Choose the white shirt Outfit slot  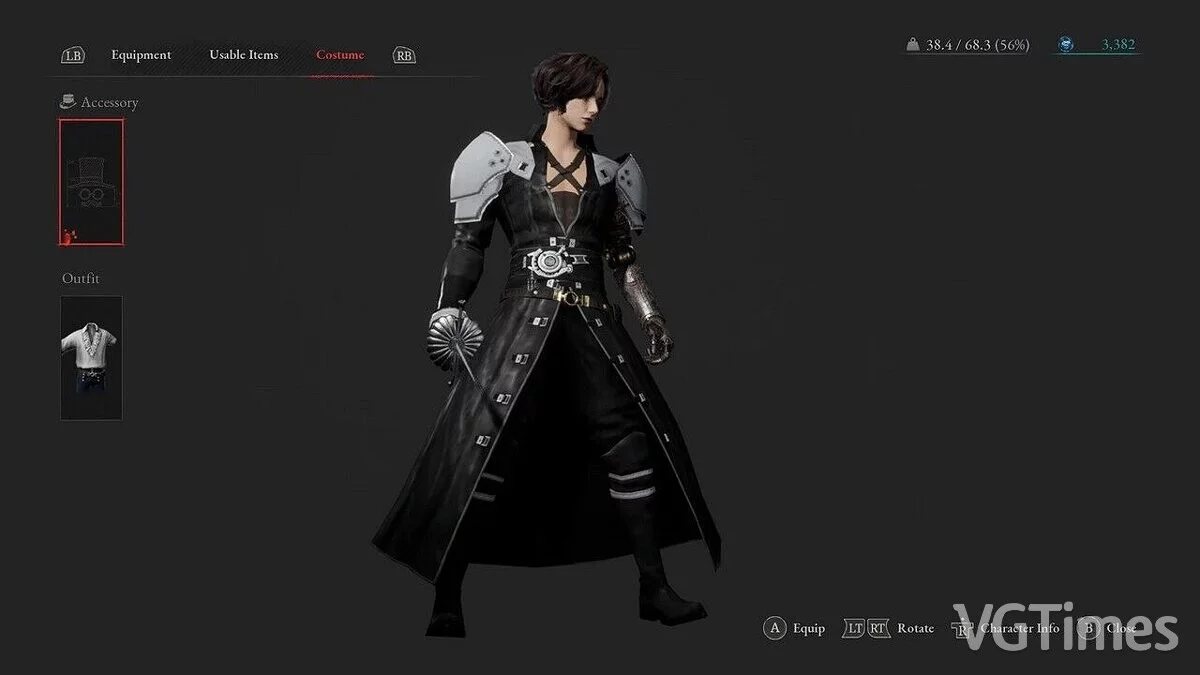pyautogui.click(x=91, y=358)
